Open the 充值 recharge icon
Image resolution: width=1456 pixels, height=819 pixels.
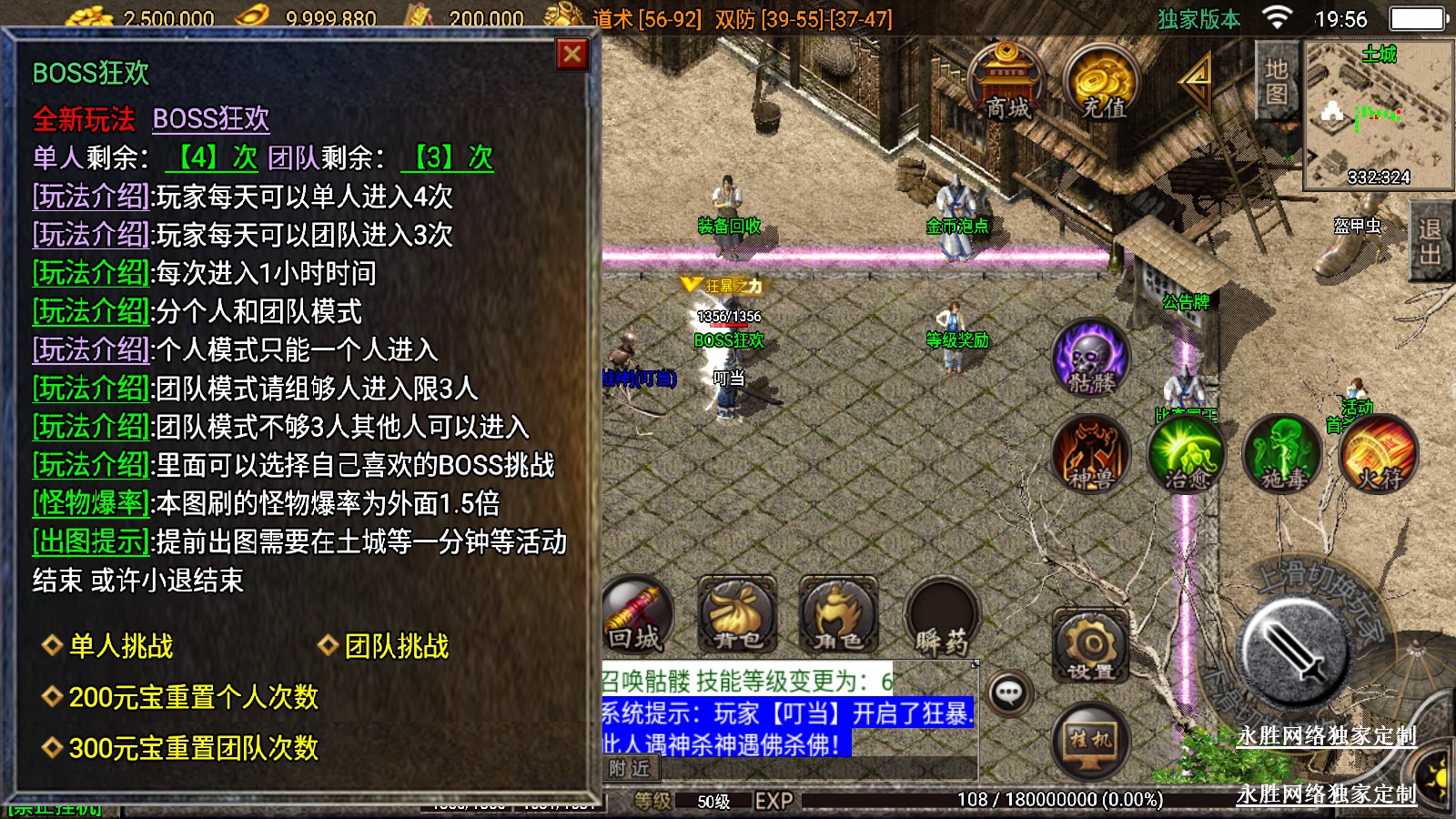coord(1103,84)
